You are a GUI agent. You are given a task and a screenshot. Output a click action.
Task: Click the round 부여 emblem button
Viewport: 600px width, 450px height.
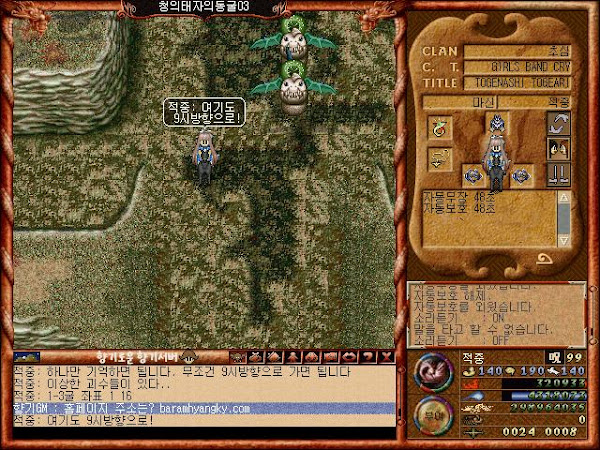pyautogui.click(x=432, y=415)
